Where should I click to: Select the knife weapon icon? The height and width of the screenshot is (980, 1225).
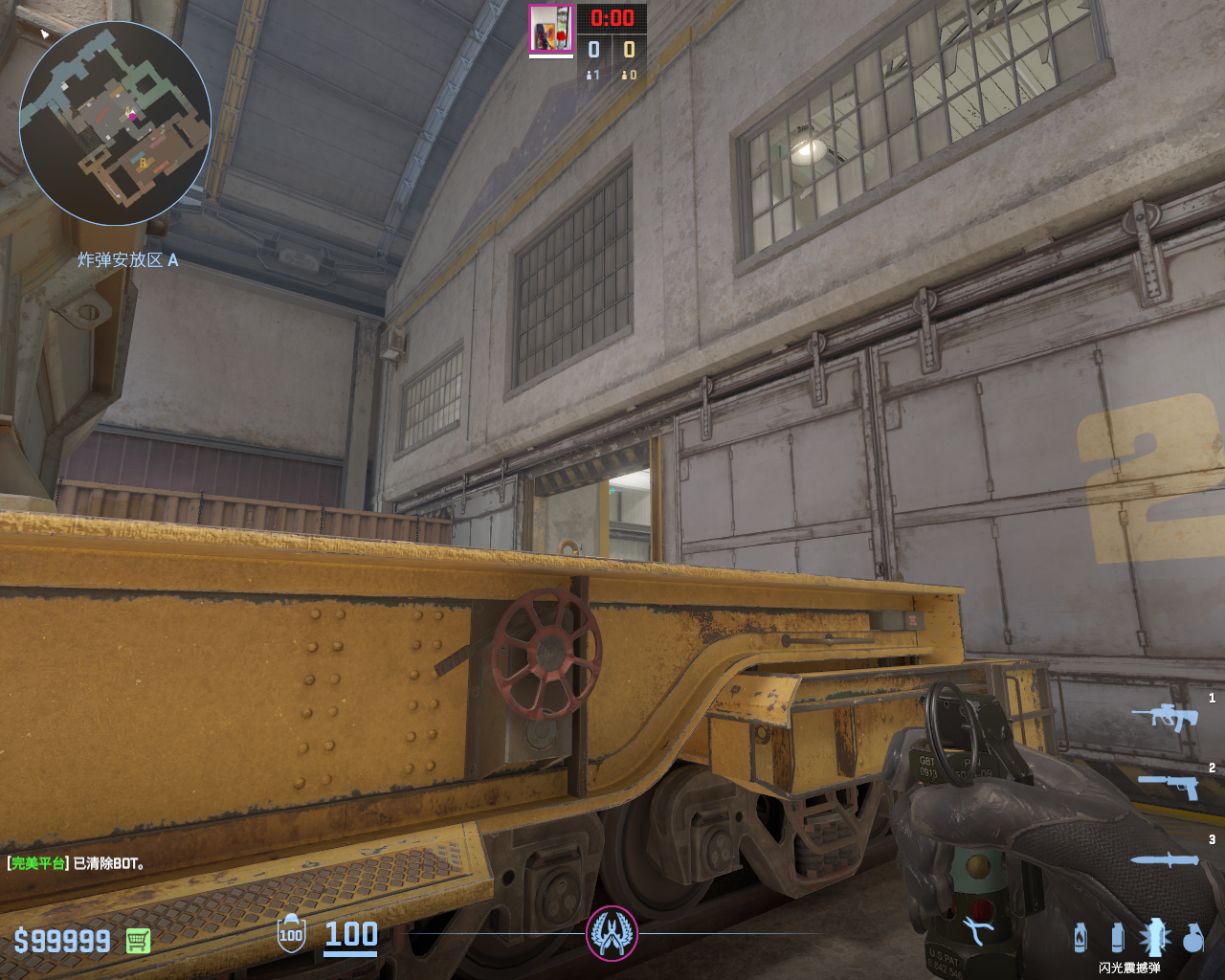[x=1165, y=859]
